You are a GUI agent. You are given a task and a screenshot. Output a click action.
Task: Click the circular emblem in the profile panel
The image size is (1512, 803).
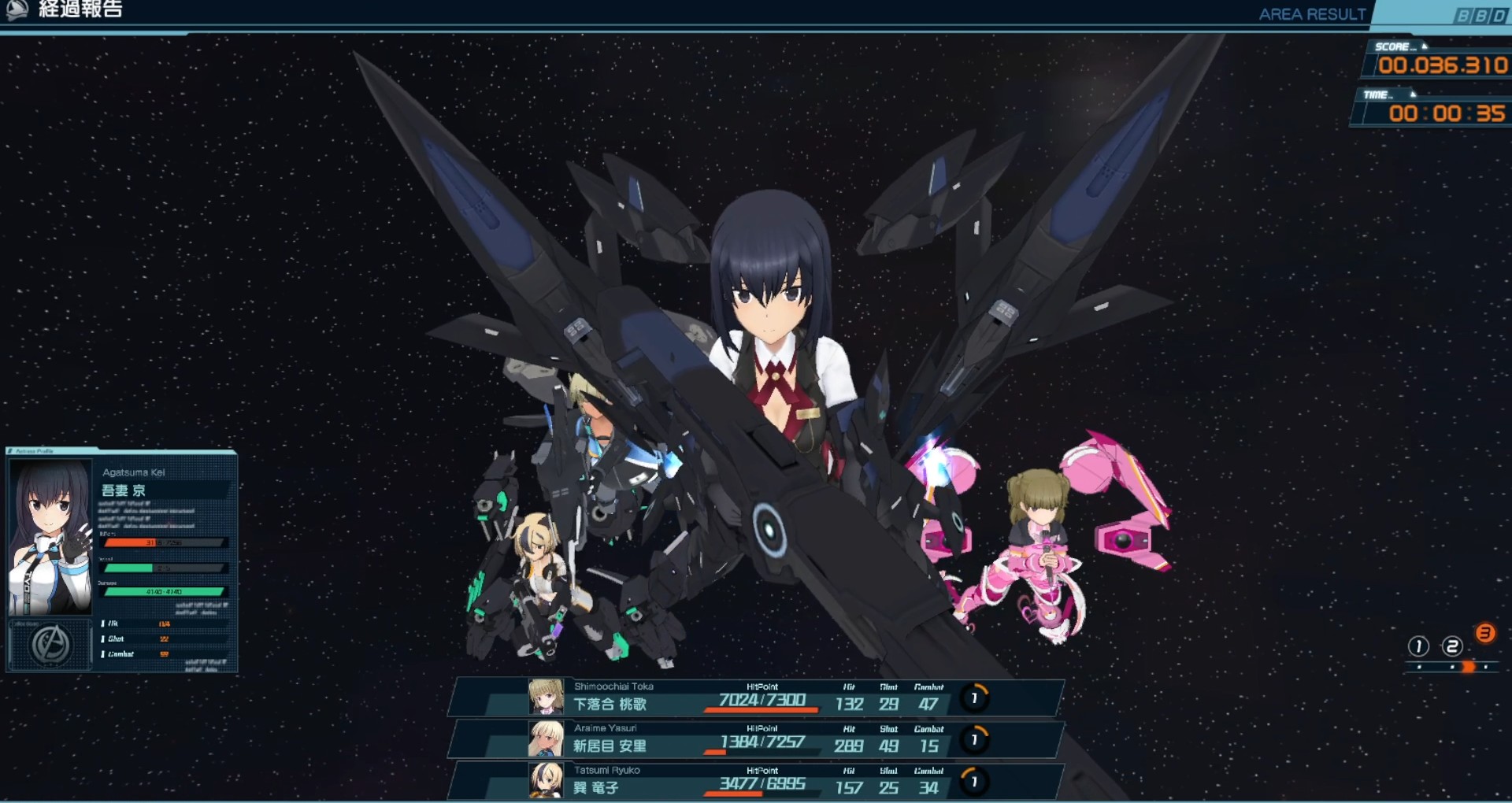click(x=50, y=645)
